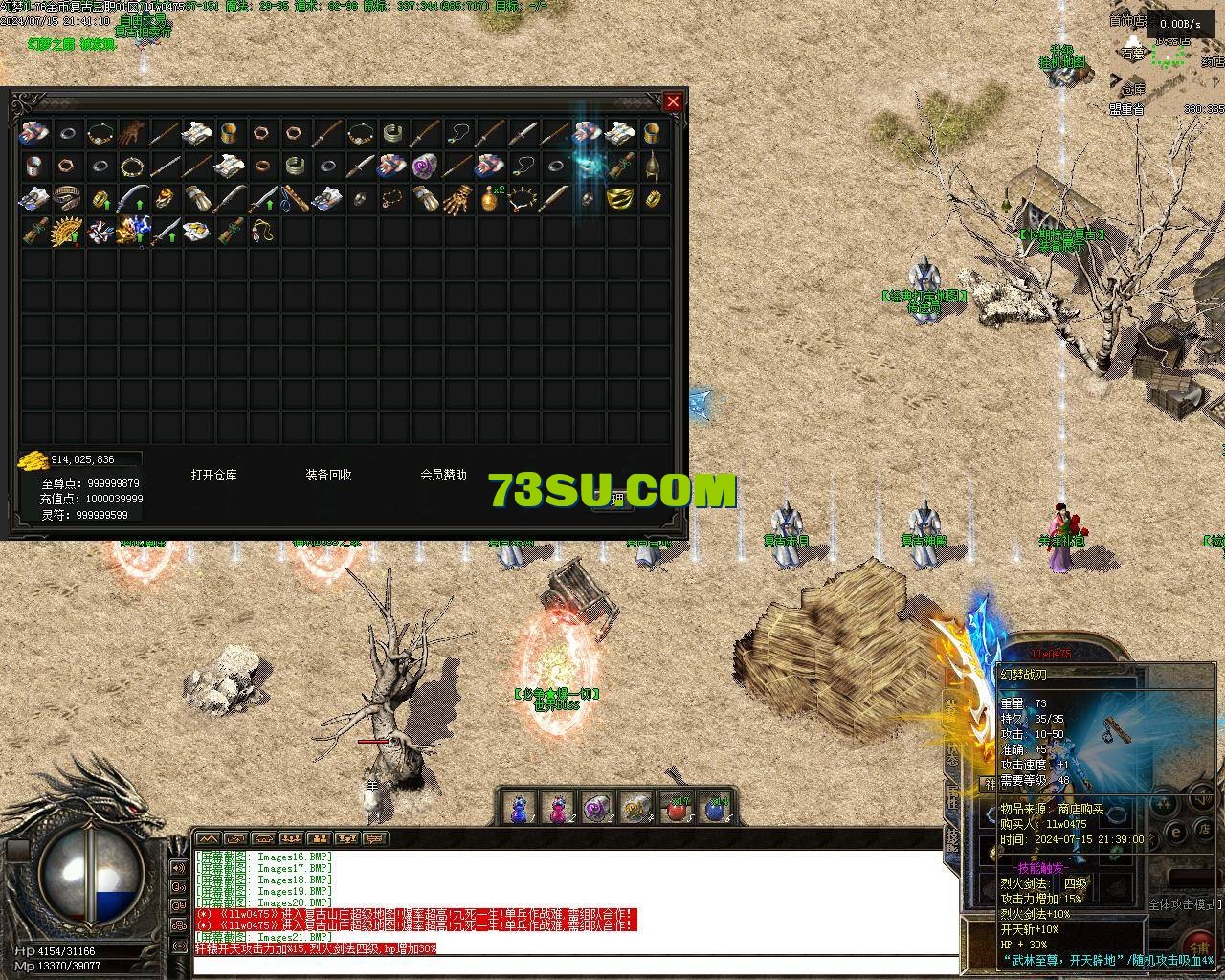Open the 会员赞助 member sponsor option
Image resolution: width=1225 pixels, height=980 pixels.
pos(443,475)
